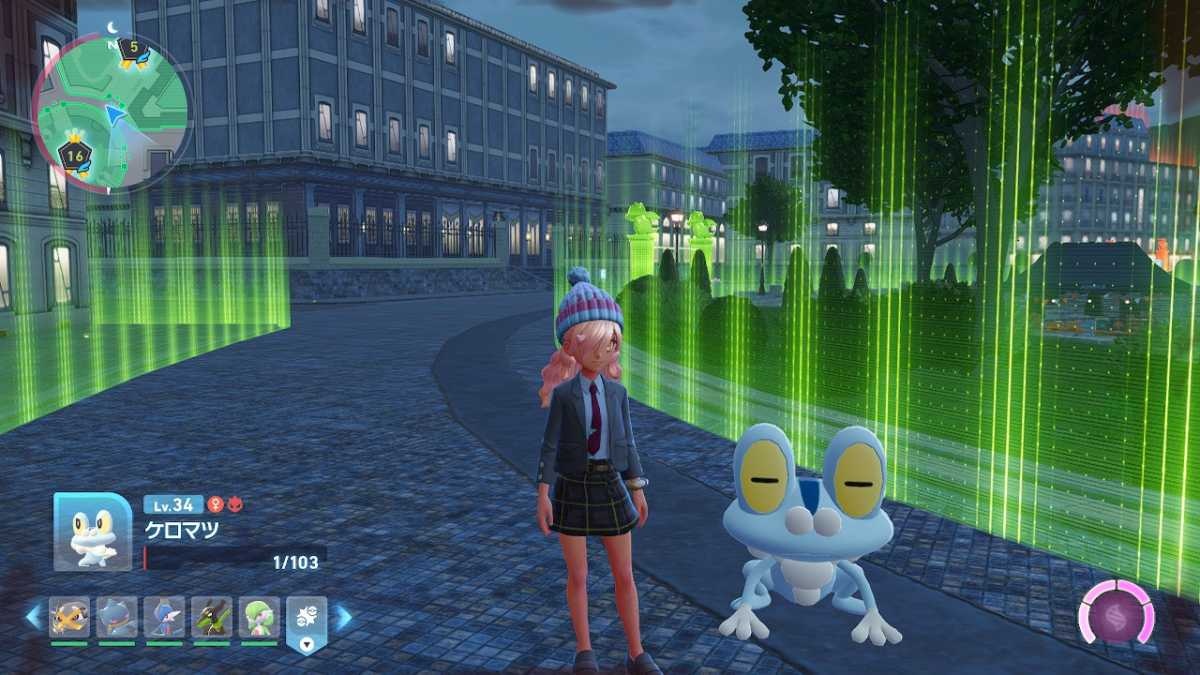
Task: Open the Poké Ball swap slot
Action: coord(306,619)
